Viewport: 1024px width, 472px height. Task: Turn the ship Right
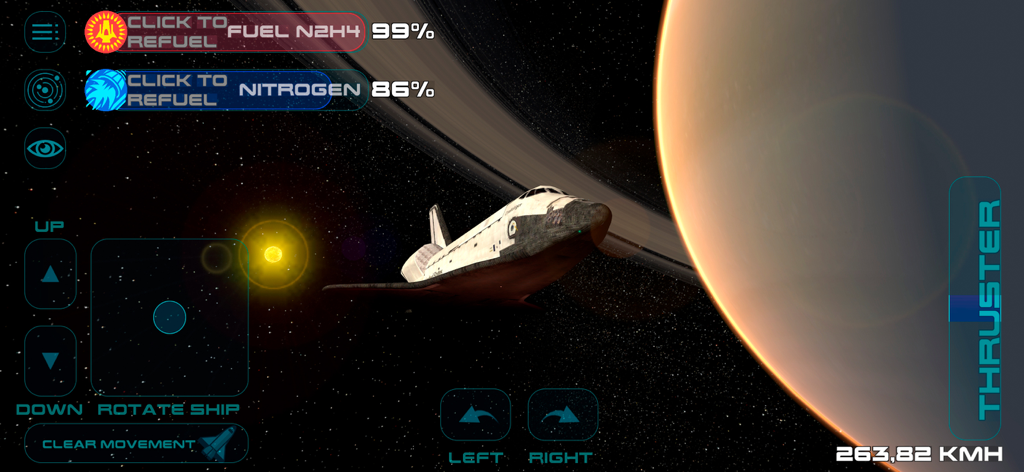[562, 415]
